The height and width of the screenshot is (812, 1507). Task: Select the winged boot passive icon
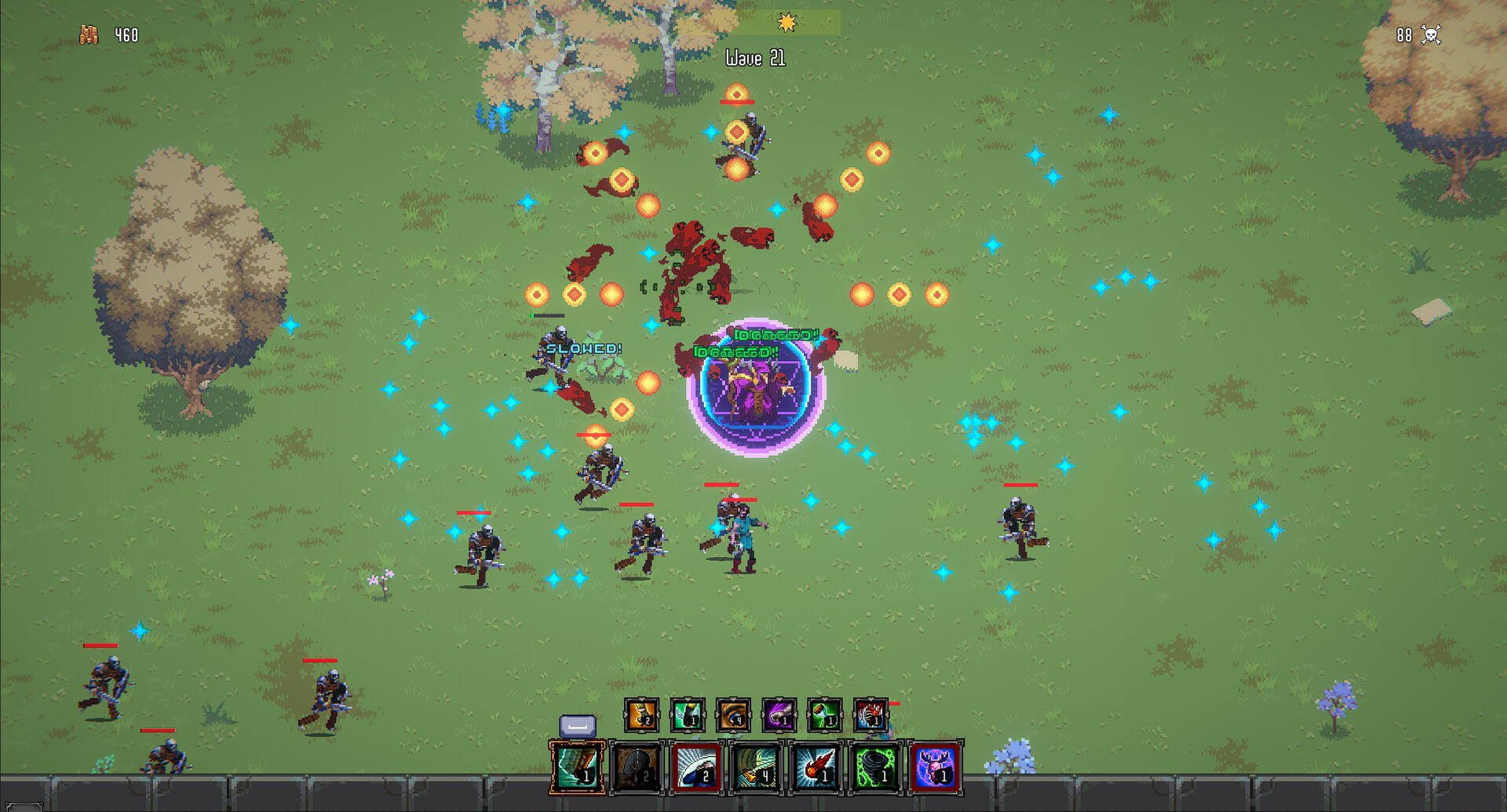pyautogui.click(x=688, y=715)
